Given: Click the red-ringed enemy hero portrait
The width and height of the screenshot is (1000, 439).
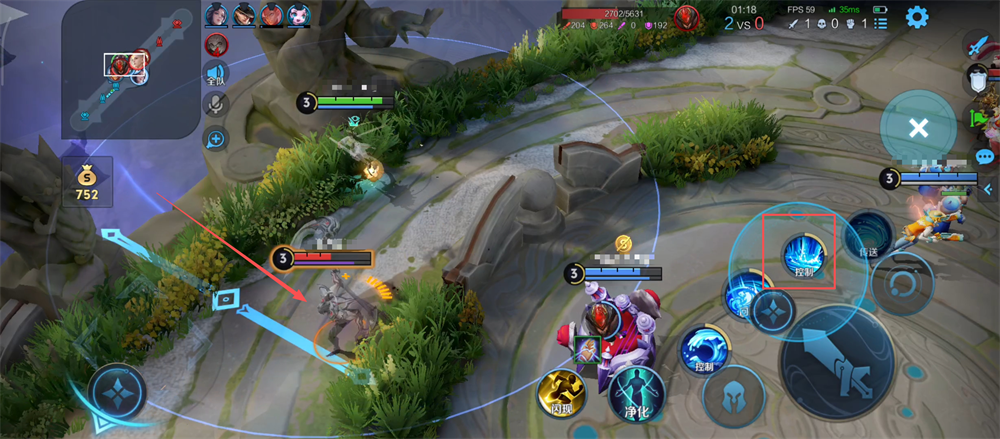Looking at the screenshot, I should [x=216, y=45].
